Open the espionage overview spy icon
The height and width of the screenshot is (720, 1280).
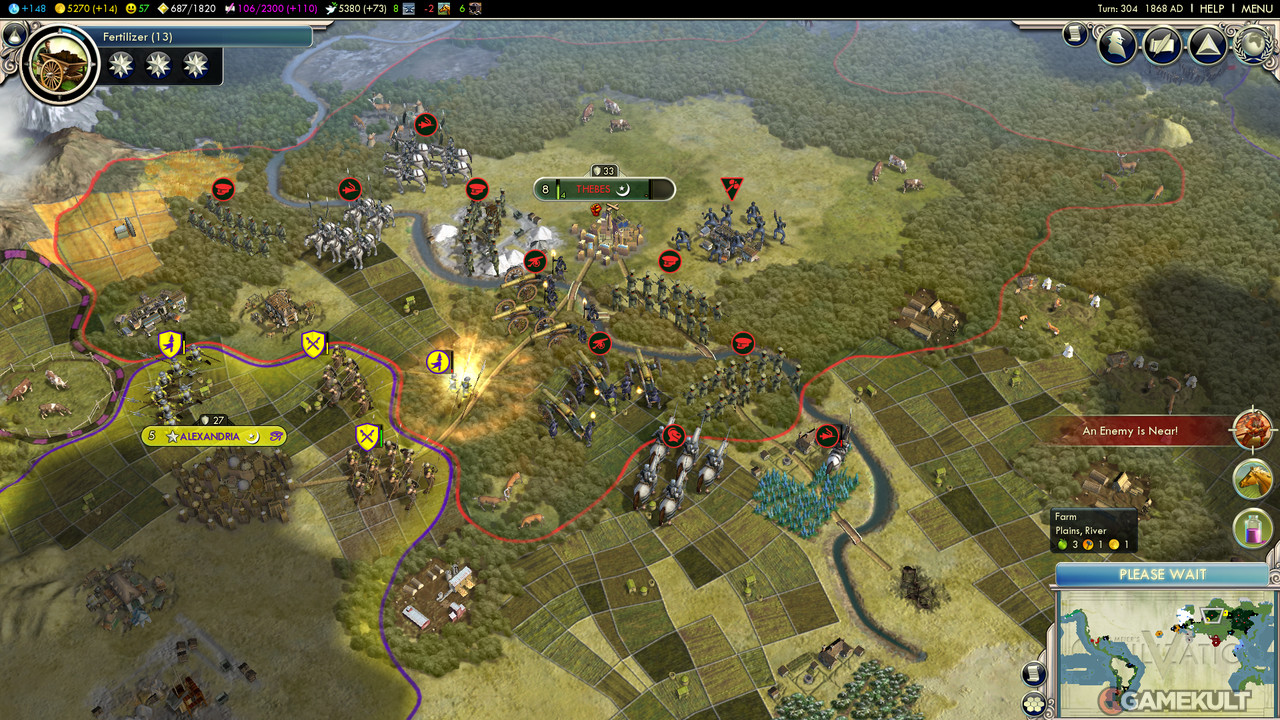1117,44
